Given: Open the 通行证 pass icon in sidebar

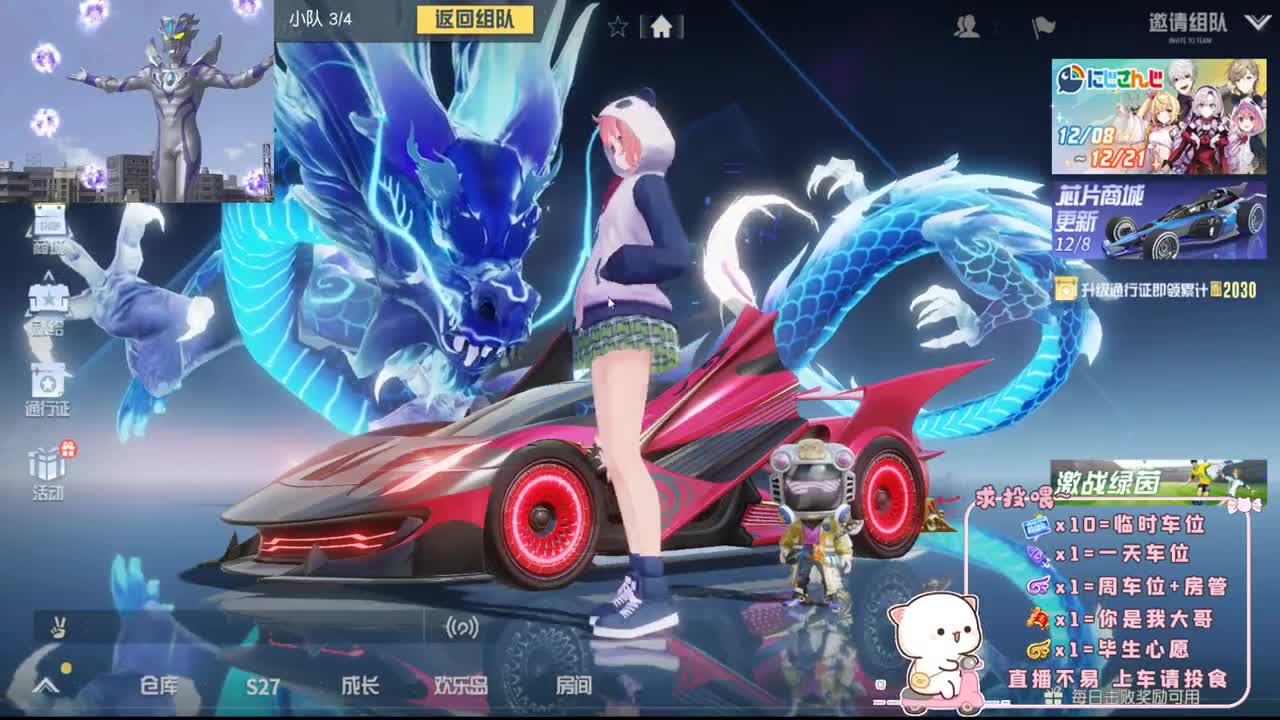Looking at the screenshot, I should 48,383.
